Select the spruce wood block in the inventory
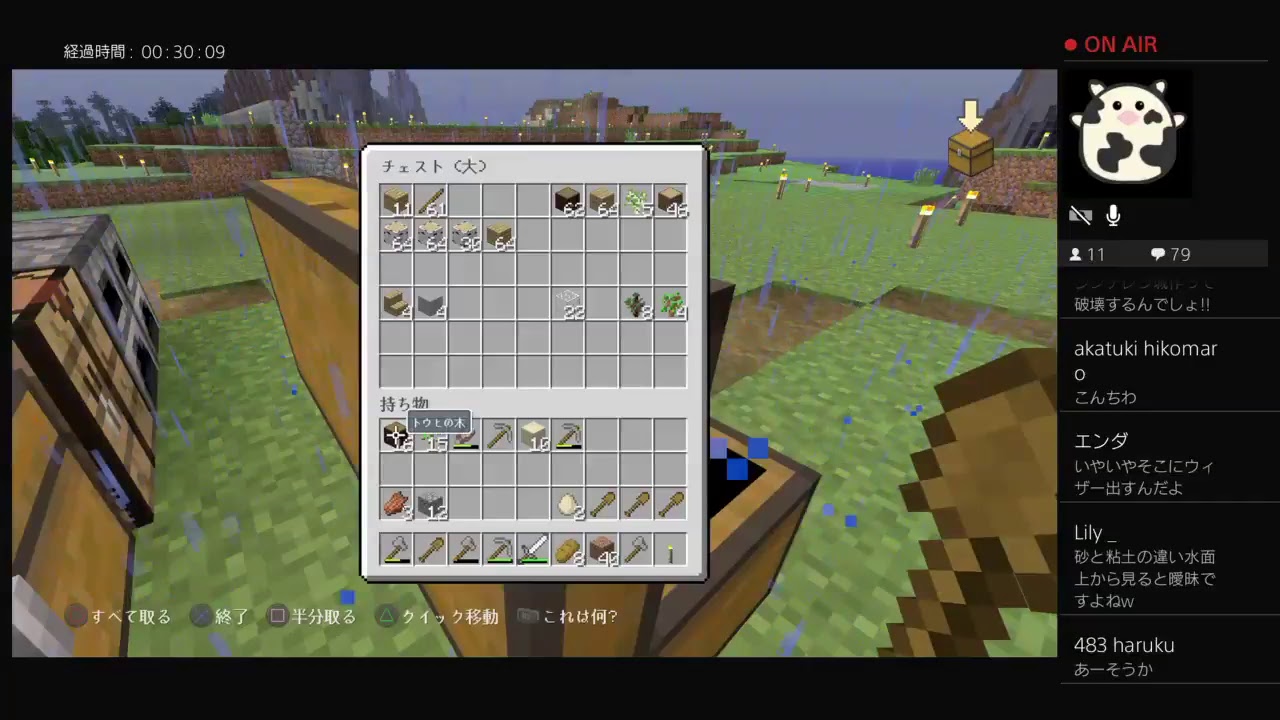1280x720 pixels. pos(396,438)
